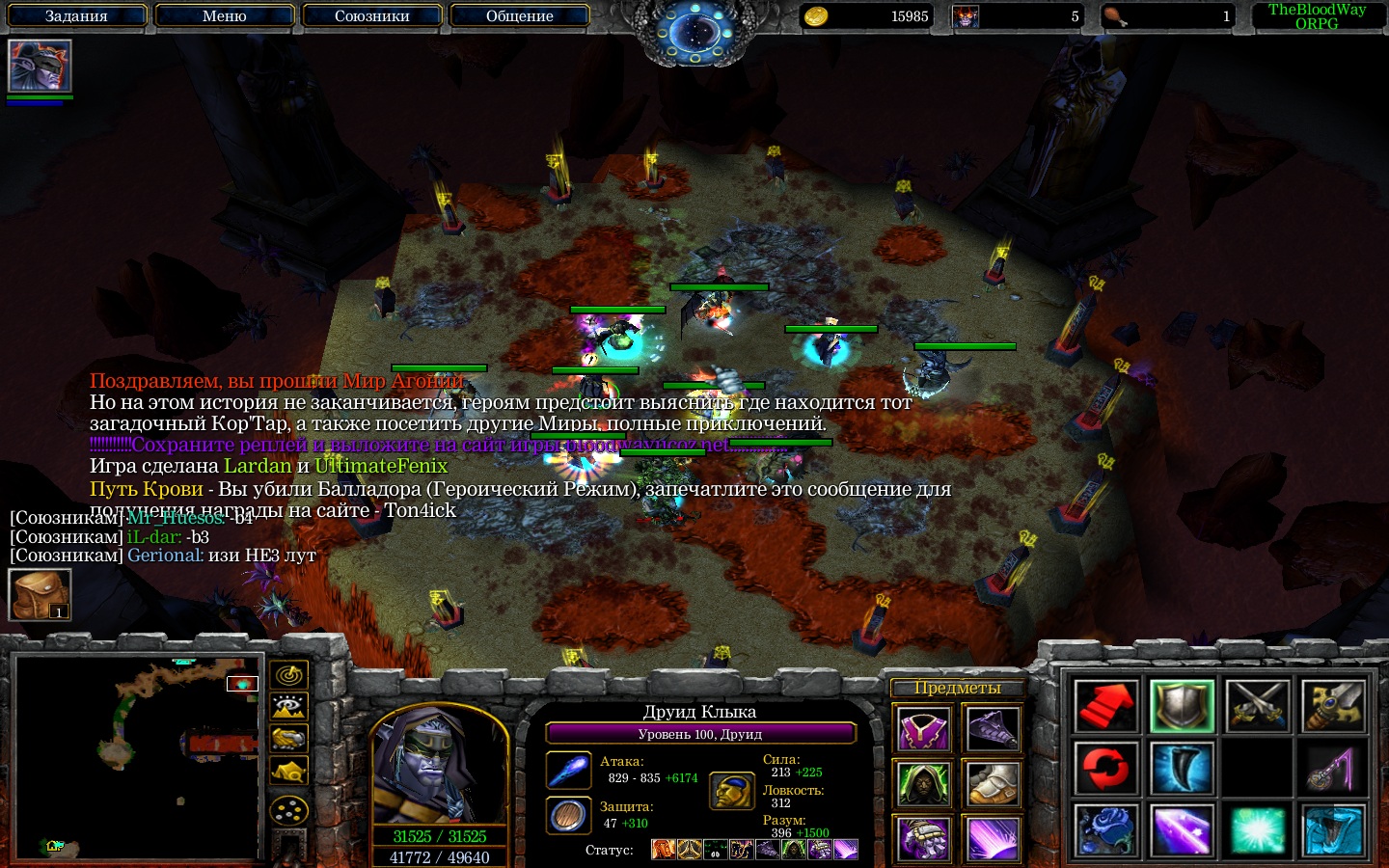This screenshot has width=1389, height=868.
Task: Toggle the formation movement button
Action: 288,810
